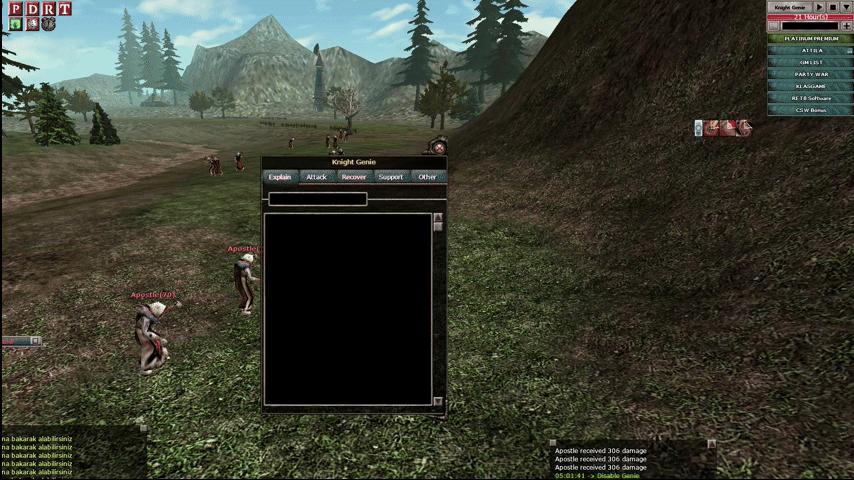Open the CSW Bonus entry
This screenshot has width=854, height=480.
[811, 110]
